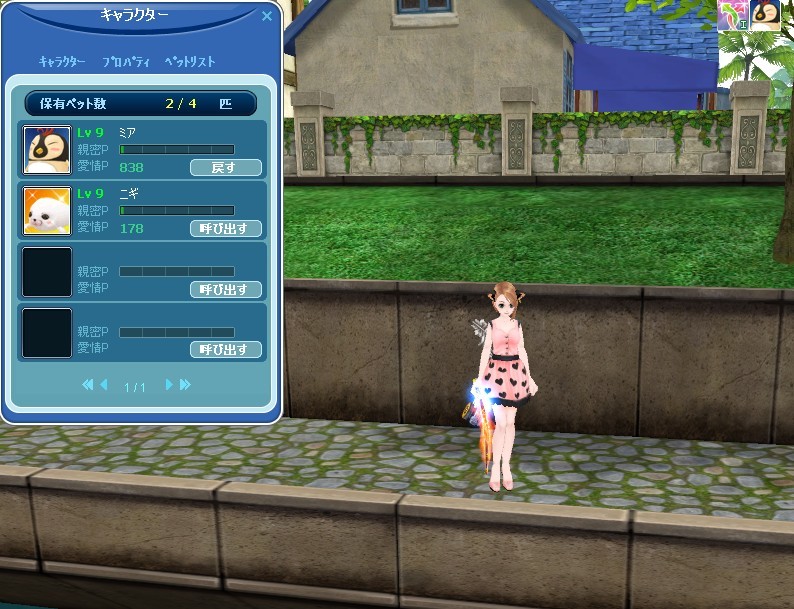
Task: Jump to the first pet list page
Action: point(88,385)
